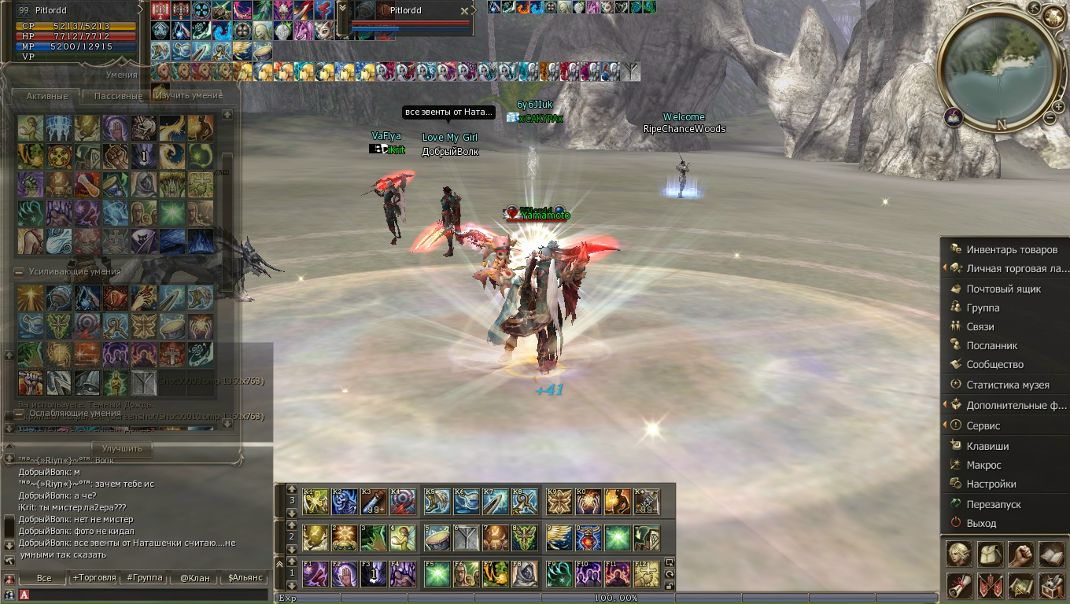Switch to the Активные skills tab

click(x=47, y=96)
